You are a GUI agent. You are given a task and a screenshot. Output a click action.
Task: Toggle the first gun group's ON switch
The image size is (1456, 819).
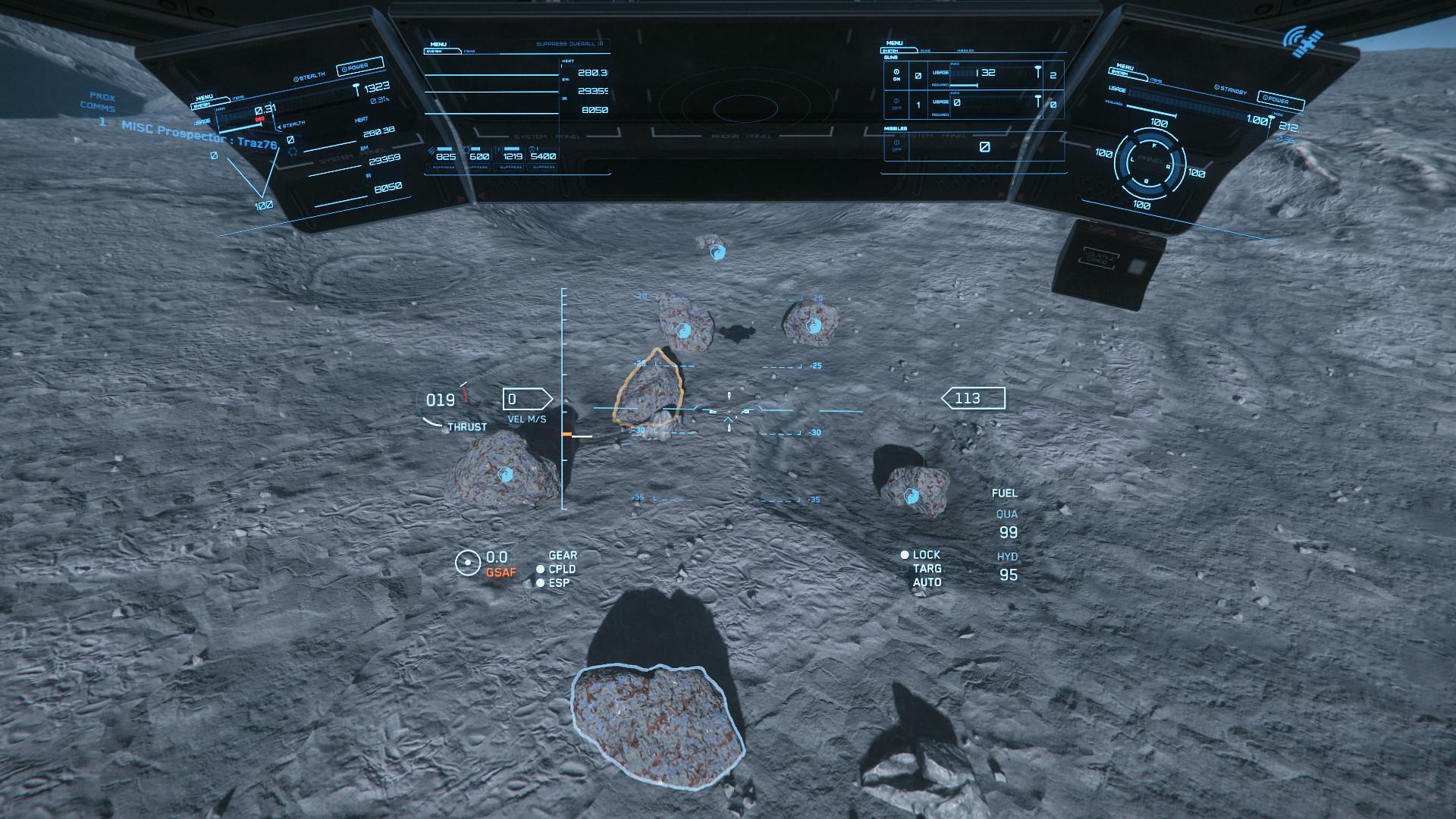click(x=896, y=76)
